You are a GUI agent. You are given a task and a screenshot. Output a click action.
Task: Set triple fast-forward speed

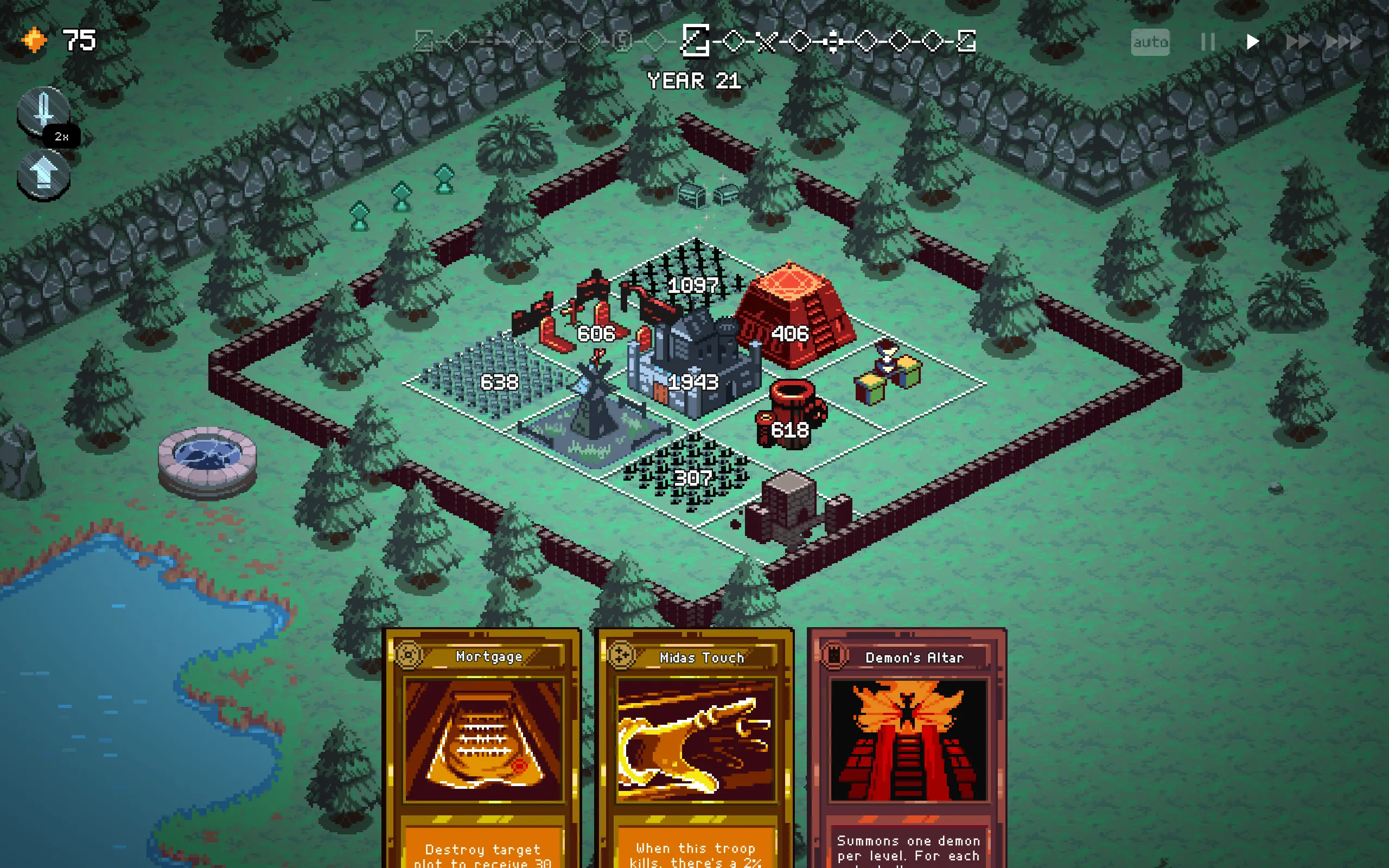[1343, 42]
